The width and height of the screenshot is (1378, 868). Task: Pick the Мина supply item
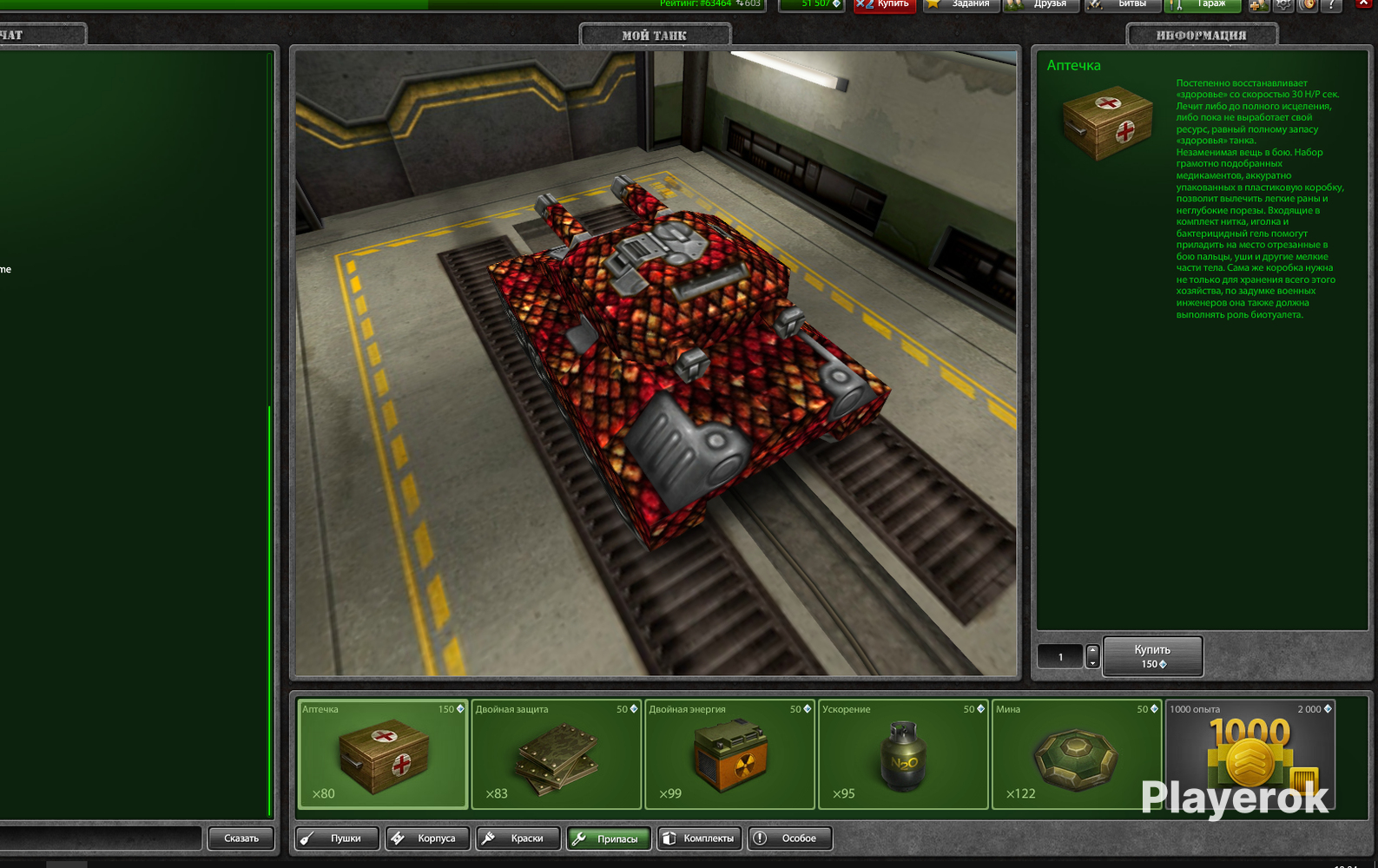pos(1076,753)
